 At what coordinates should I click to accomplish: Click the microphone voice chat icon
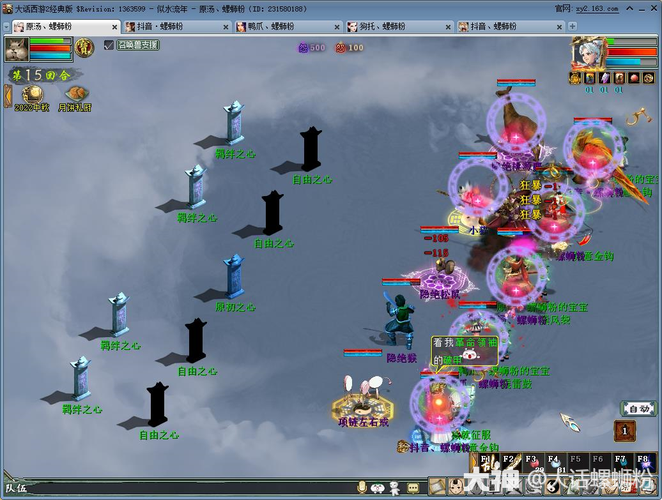point(362,488)
